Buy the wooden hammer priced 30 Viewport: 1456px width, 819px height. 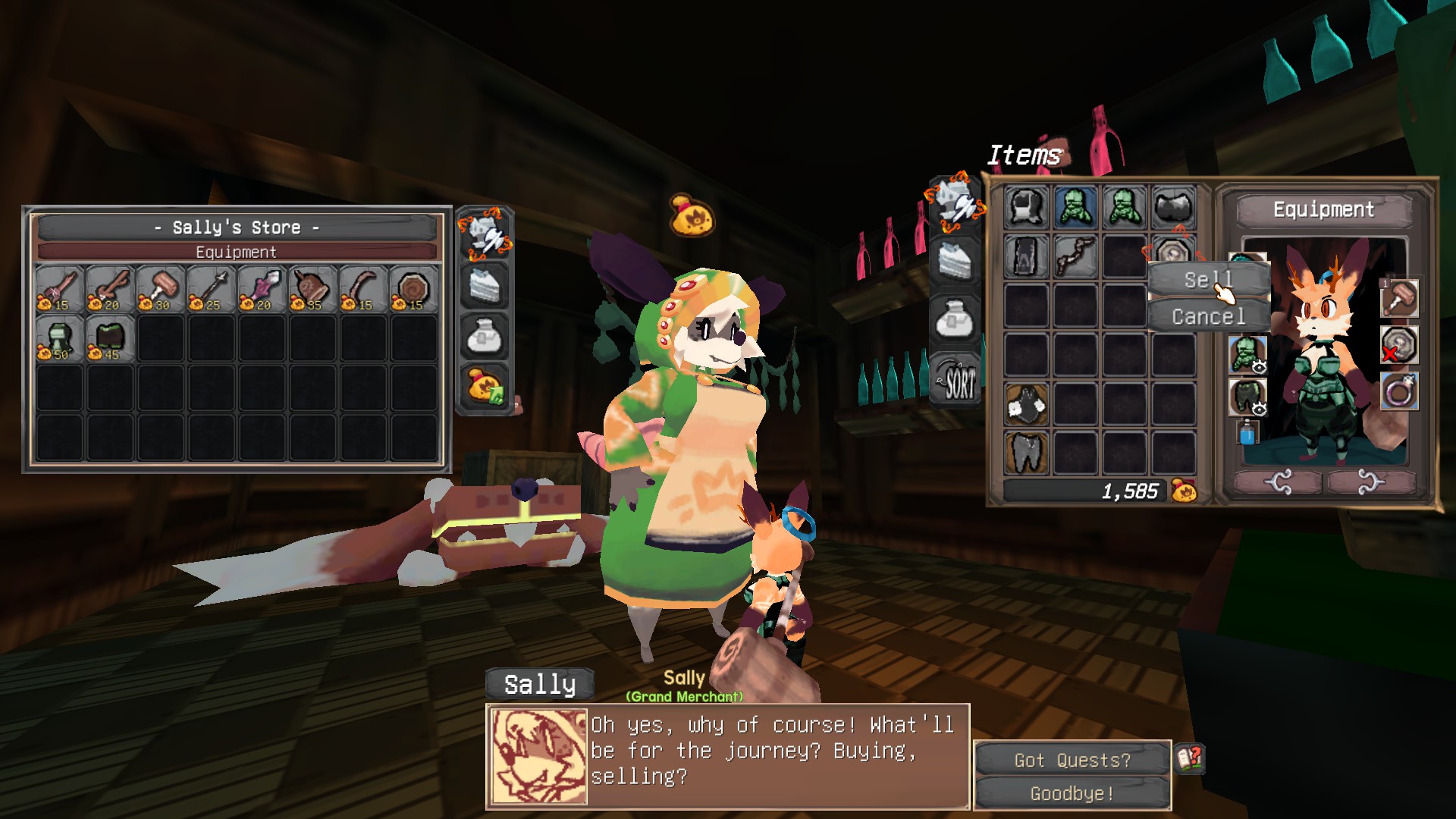(x=160, y=289)
